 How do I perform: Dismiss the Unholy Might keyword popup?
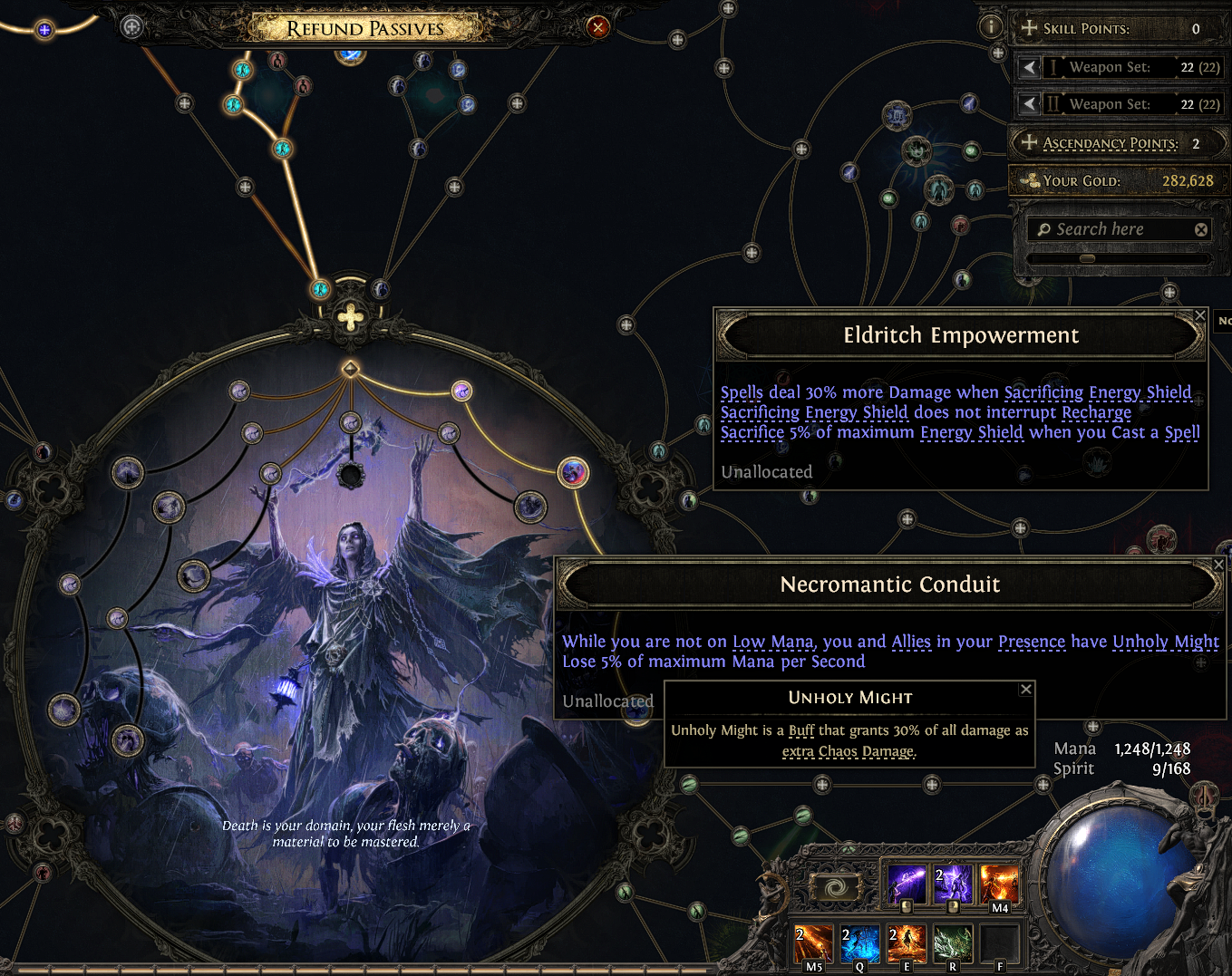(1026, 690)
